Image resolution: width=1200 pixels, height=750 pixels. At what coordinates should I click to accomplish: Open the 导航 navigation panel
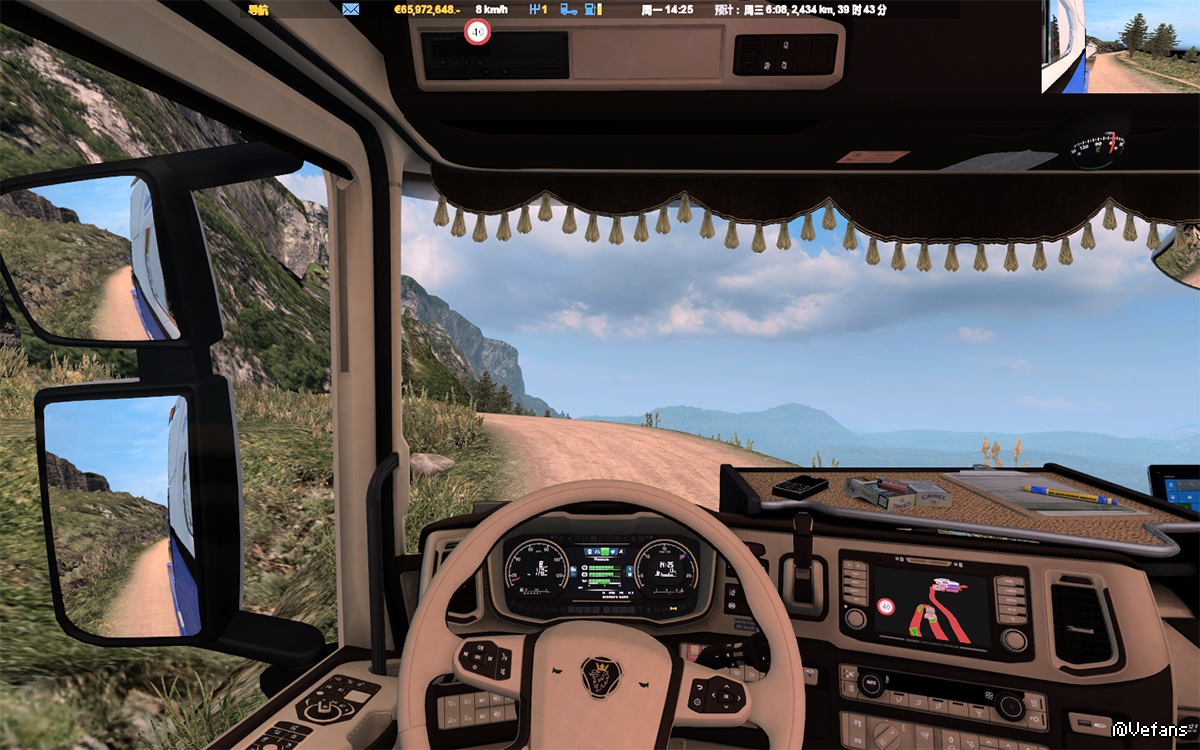click(x=258, y=10)
